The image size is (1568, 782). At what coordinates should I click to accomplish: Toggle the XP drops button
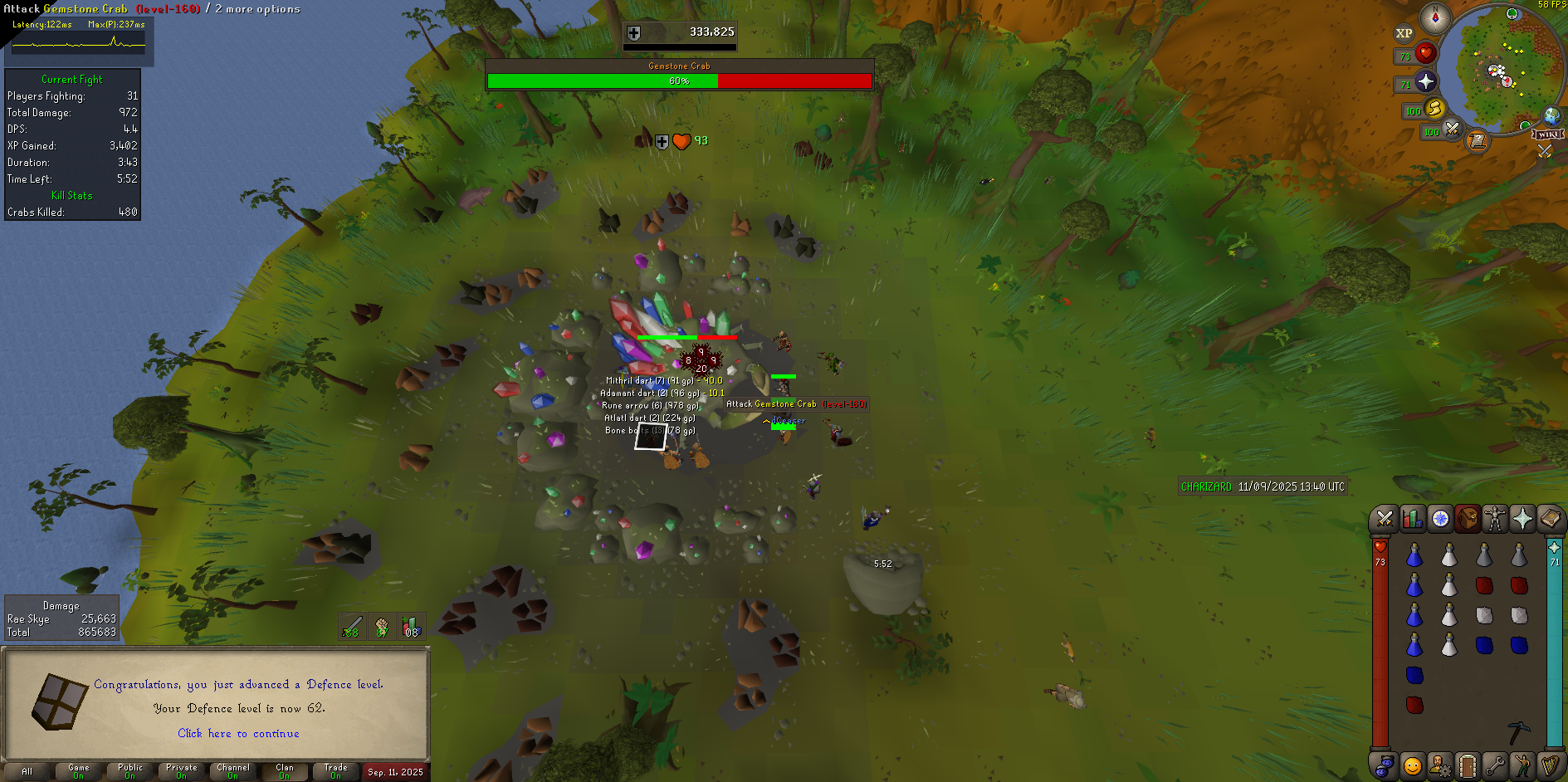coord(1404,33)
